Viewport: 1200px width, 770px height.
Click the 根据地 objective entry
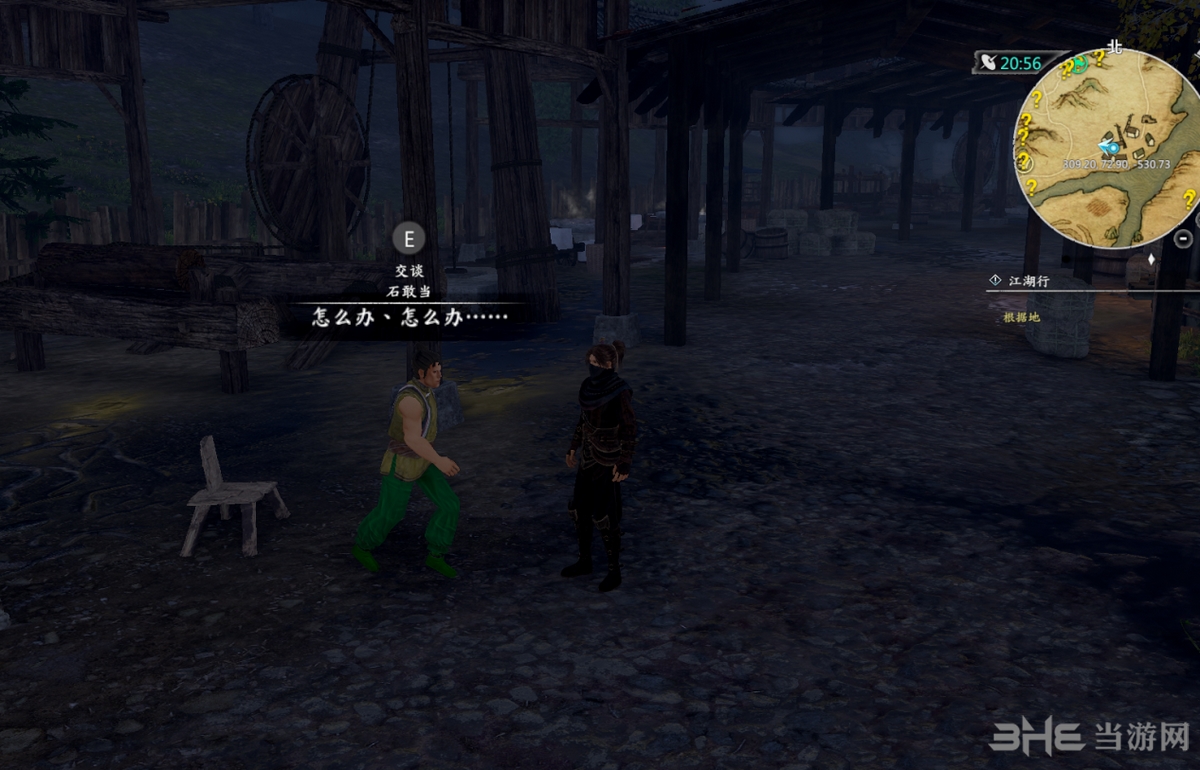[x=1021, y=317]
